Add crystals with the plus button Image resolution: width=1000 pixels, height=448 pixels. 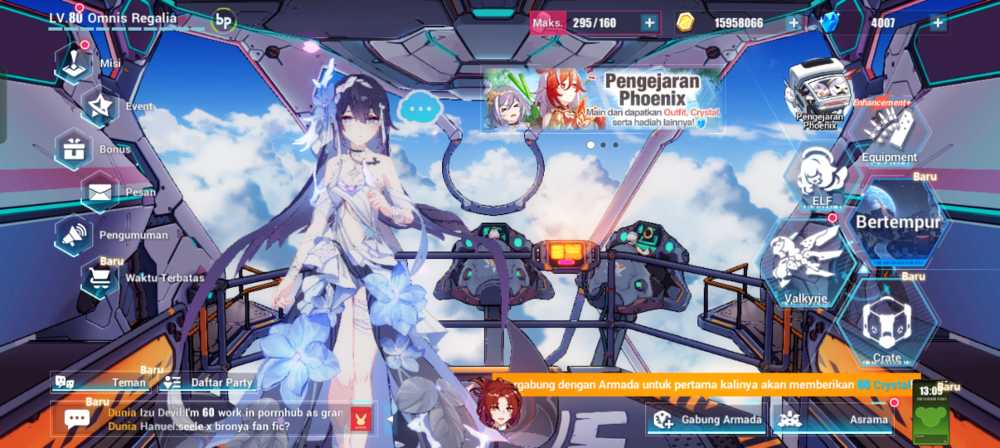pyautogui.click(x=937, y=23)
